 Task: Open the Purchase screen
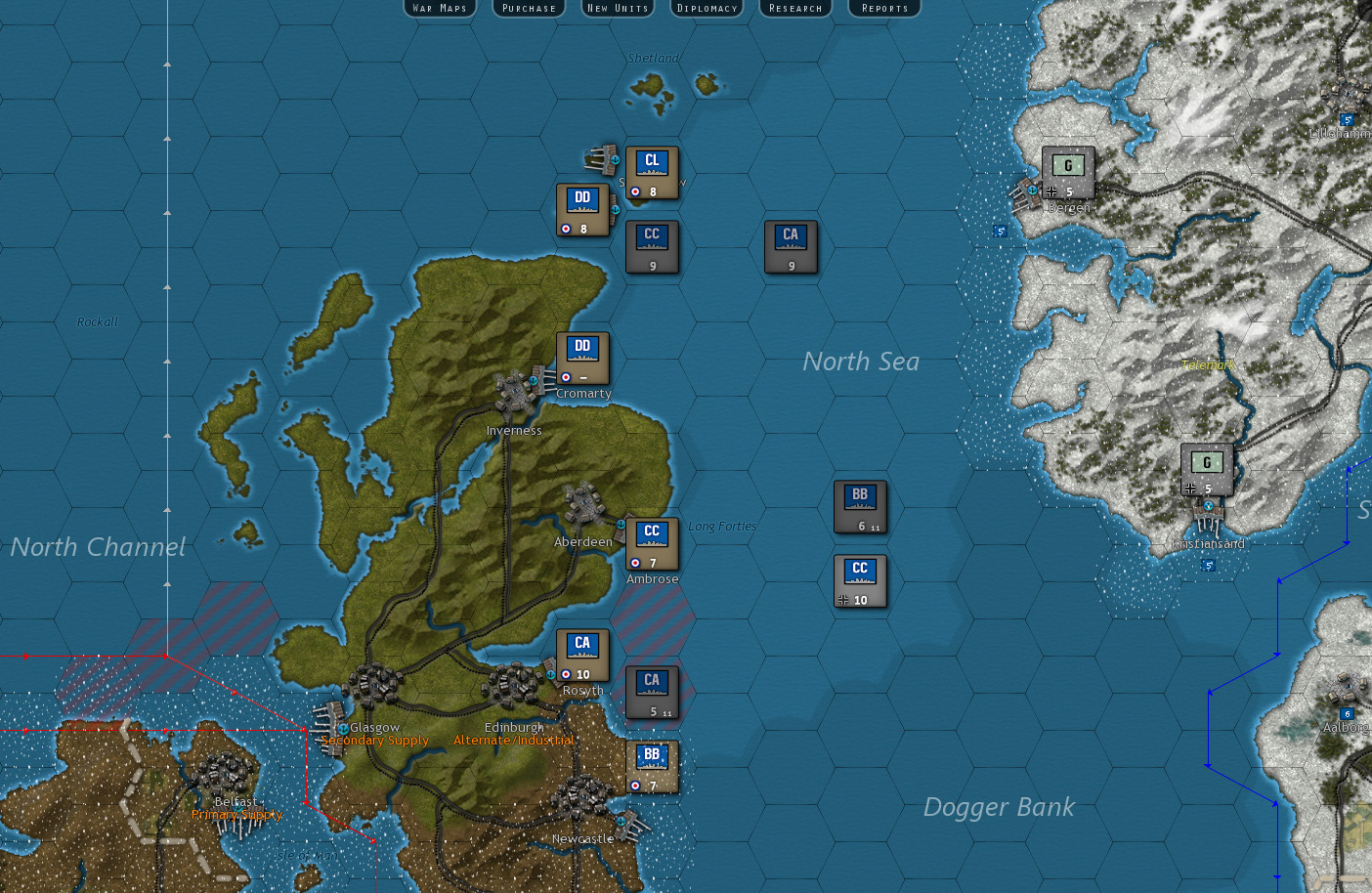click(x=528, y=9)
